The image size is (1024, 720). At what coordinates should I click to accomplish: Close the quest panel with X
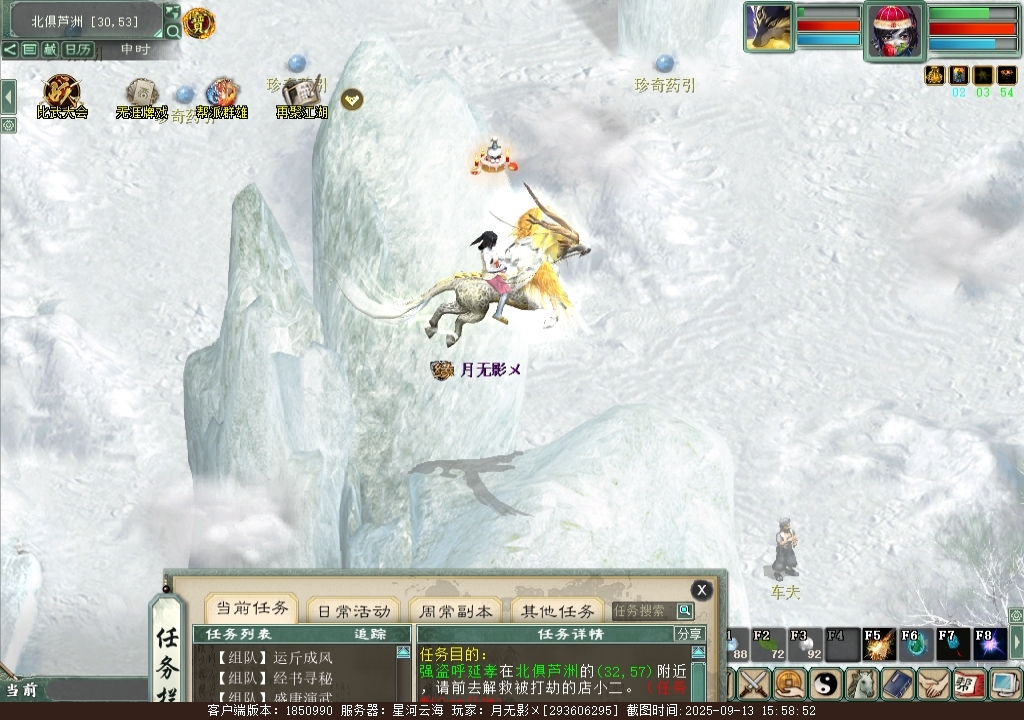(702, 590)
